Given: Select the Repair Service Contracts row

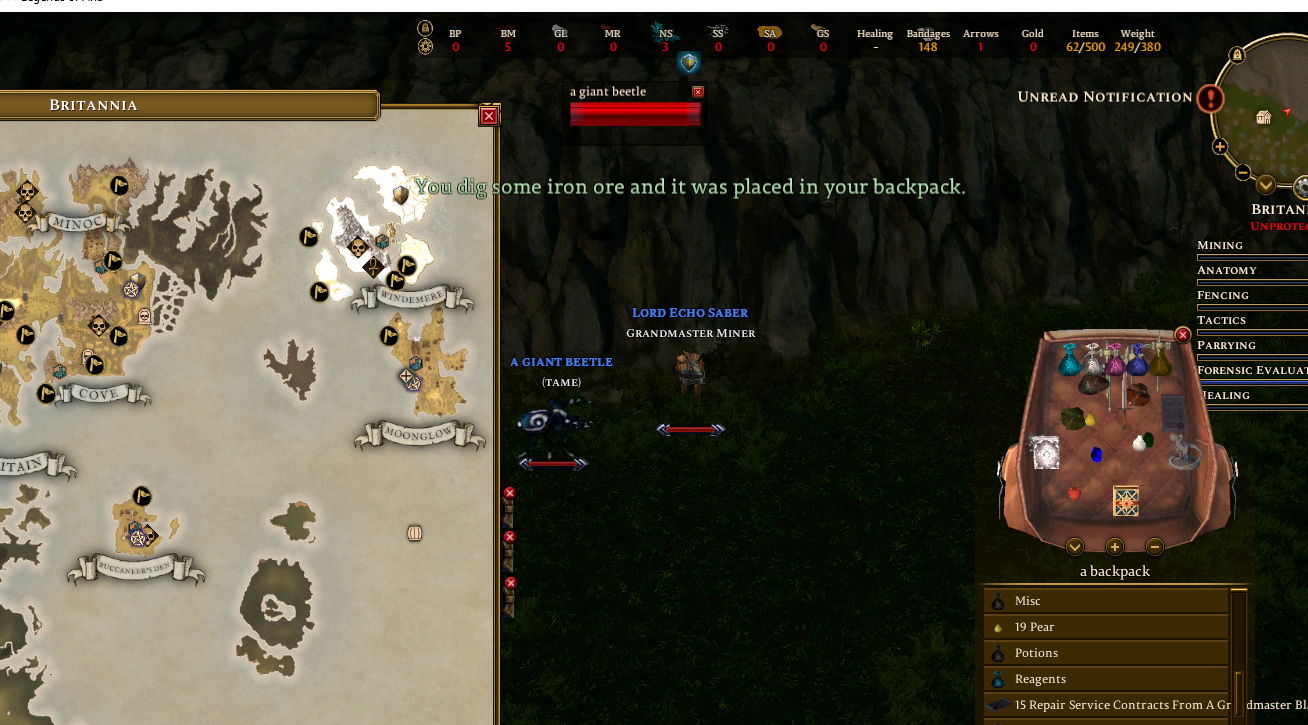Looking at the screenshot, I should [x=1105, y=705].
